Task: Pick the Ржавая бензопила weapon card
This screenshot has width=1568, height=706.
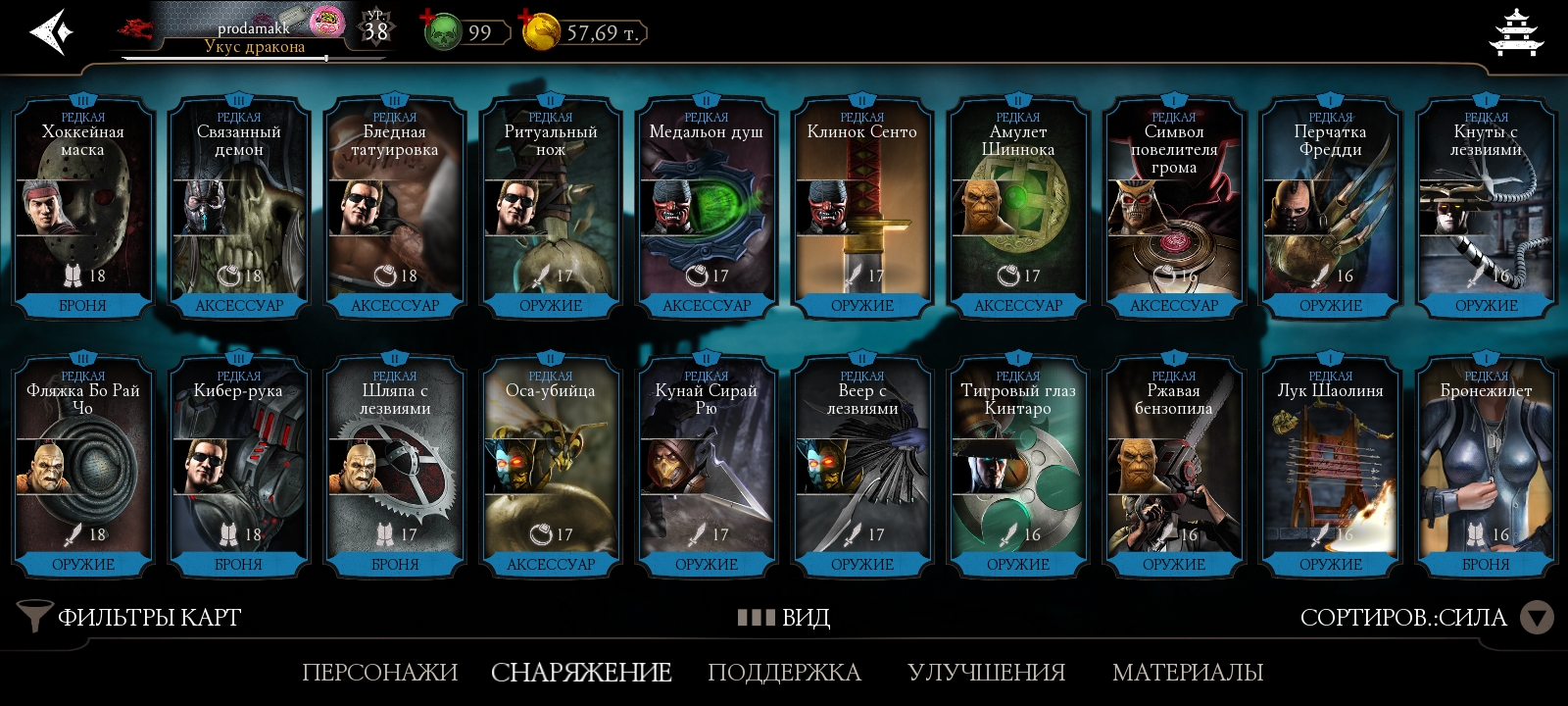Action: tap(1174, 467)
